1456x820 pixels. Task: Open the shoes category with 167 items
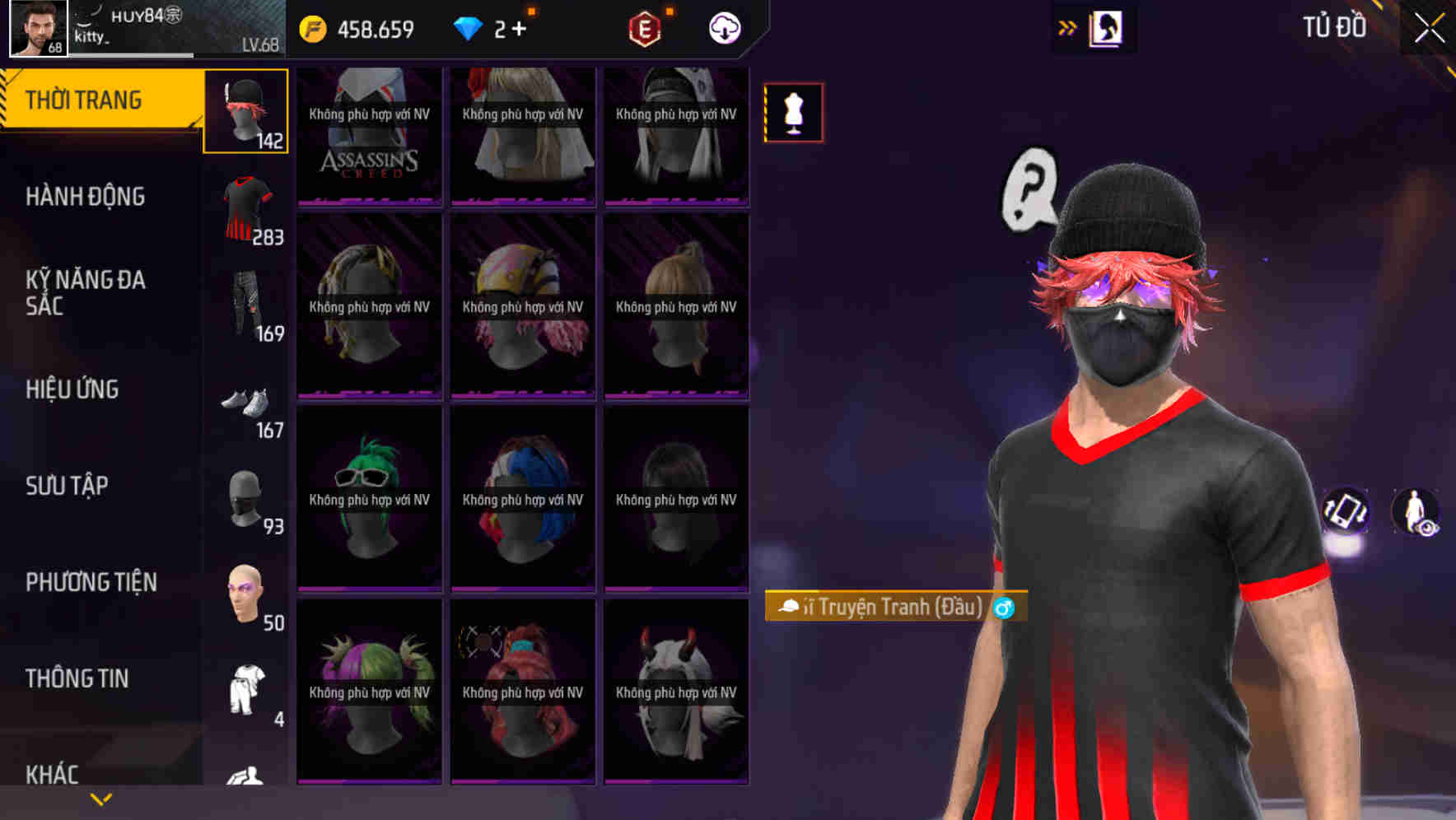[x=245, y=403]
